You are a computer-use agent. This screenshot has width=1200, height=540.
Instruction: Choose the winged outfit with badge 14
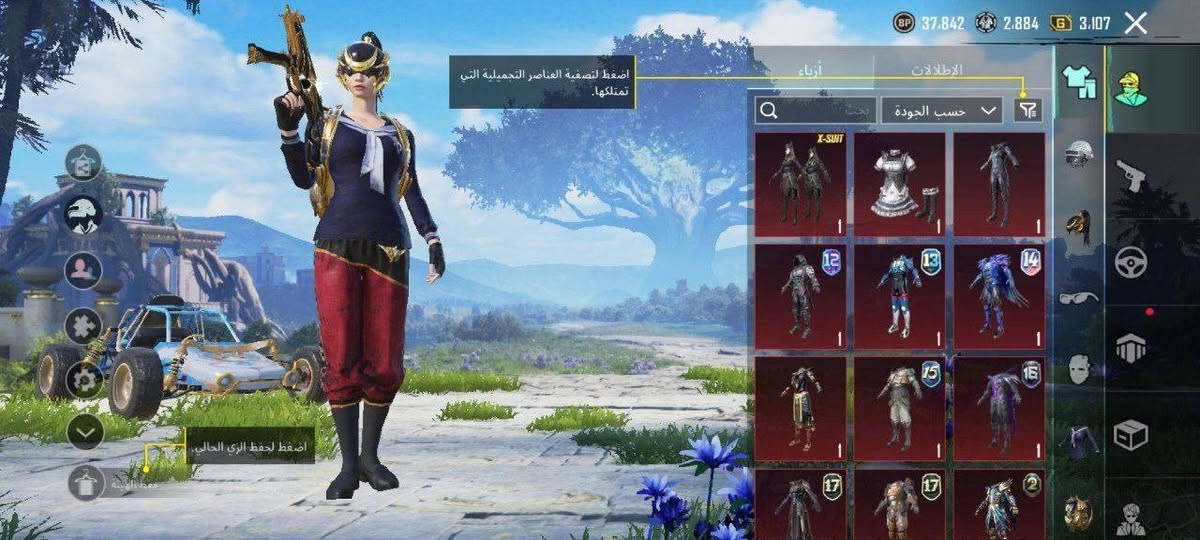998,296
